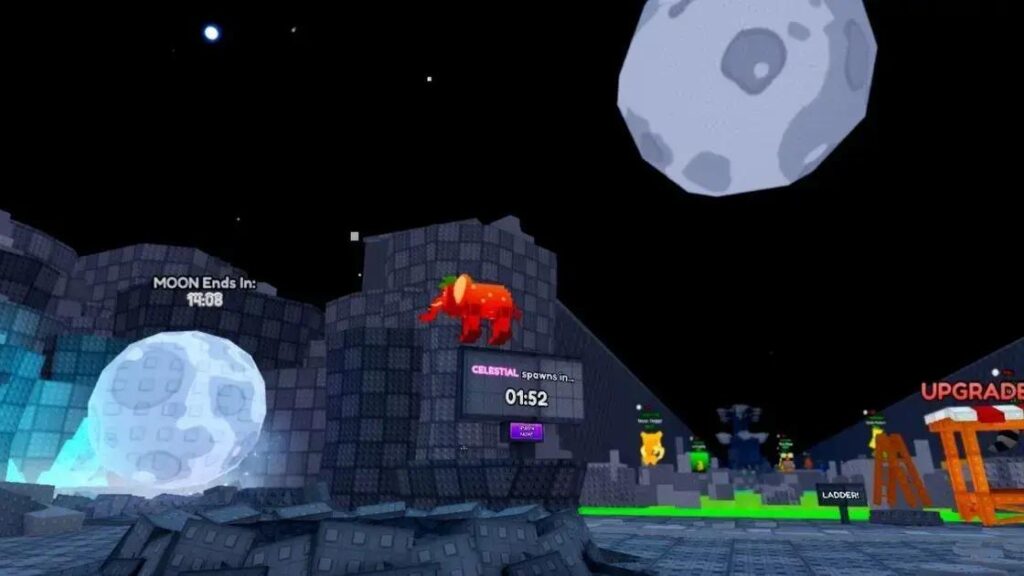Click the purple button under the Celestial spawn timer
This screenshot has width=1024, height=576.
click(x=526, y=431)
